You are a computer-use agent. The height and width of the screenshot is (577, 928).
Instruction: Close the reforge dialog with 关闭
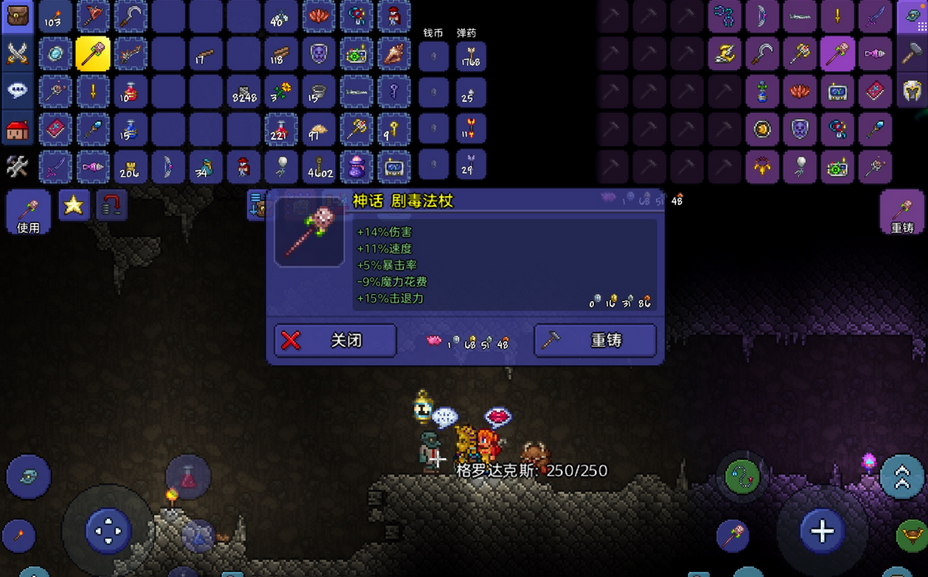point(334,340)
